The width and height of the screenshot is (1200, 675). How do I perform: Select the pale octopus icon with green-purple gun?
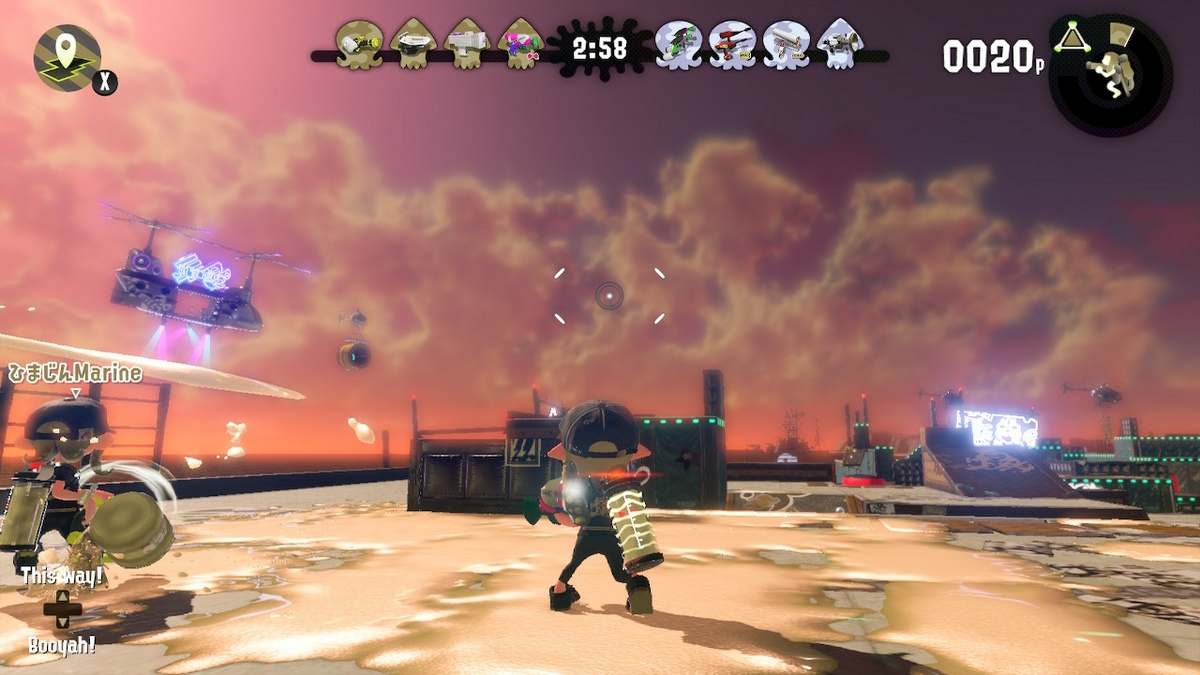(x=678, y=44)
